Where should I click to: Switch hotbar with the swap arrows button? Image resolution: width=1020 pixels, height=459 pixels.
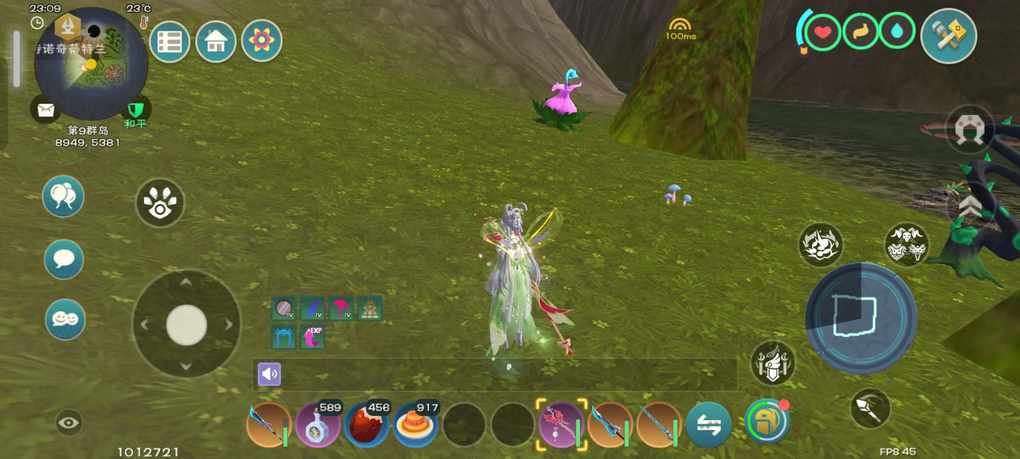click(x=708, y=425)
